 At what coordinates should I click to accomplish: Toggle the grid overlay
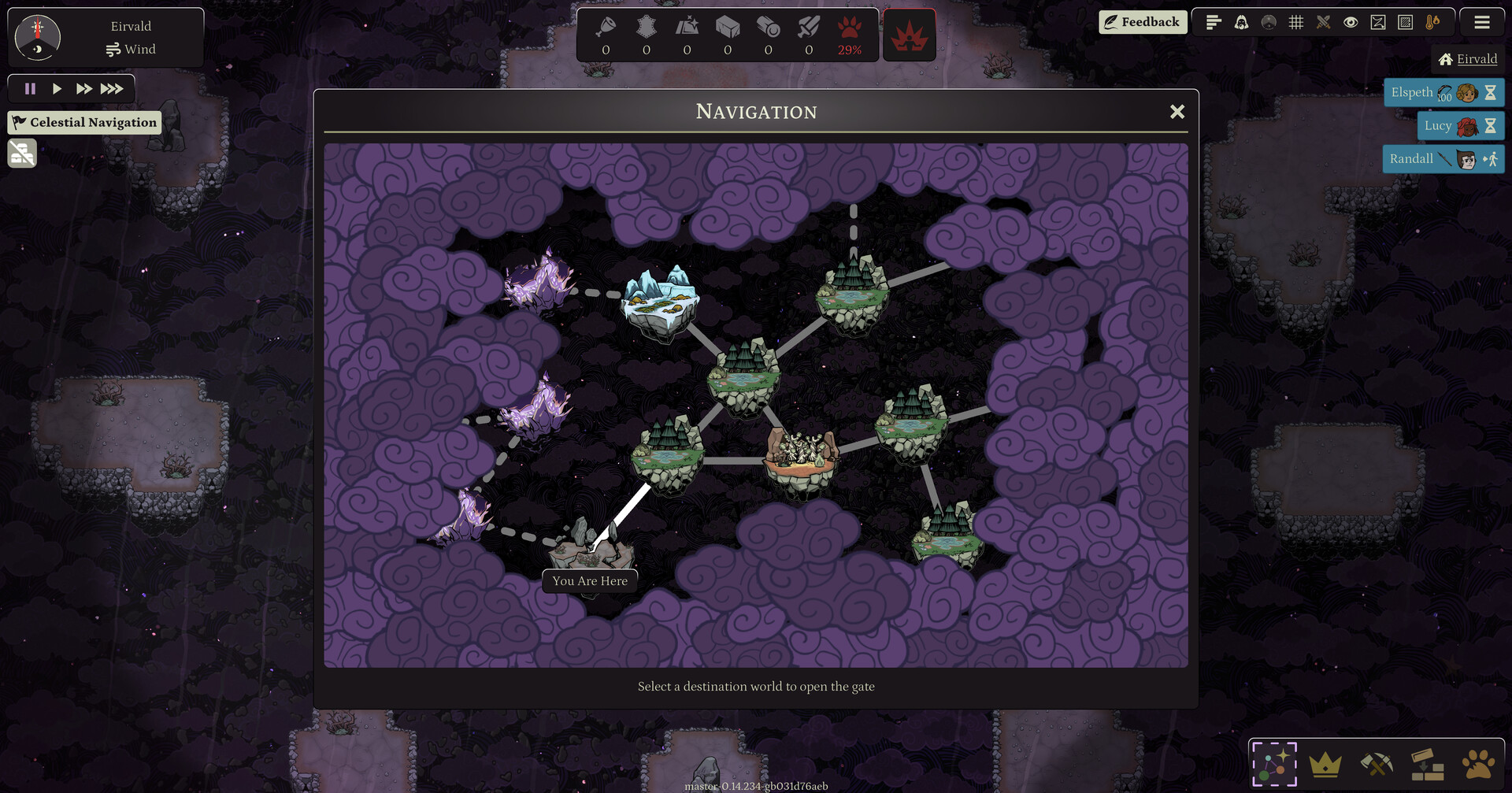pyautogui.click(x=1296, y=22)
